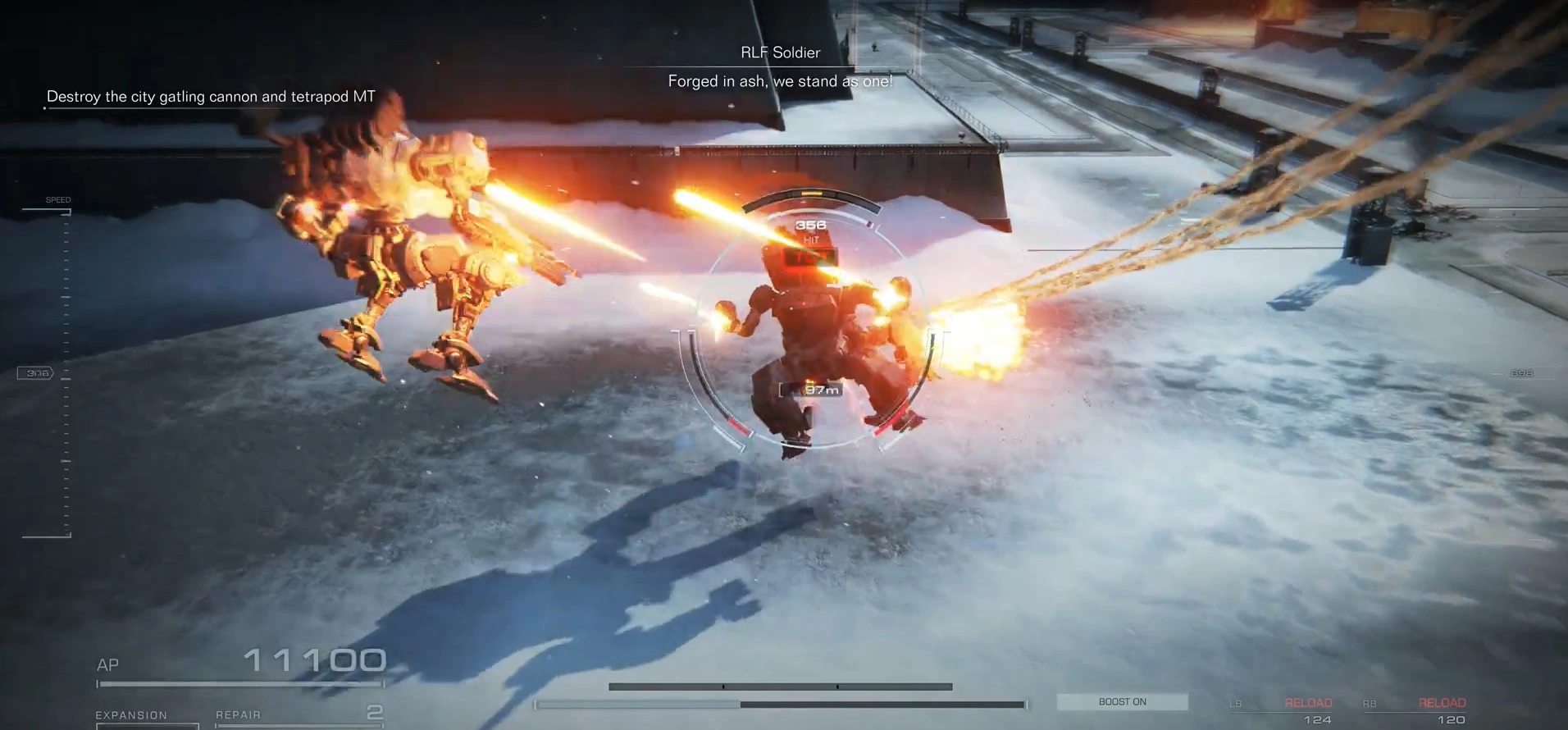The width and height of the screenshot is (1568, 730).
Task: Toggle the BOOST ON indicator
Action: pos(1122,702)
